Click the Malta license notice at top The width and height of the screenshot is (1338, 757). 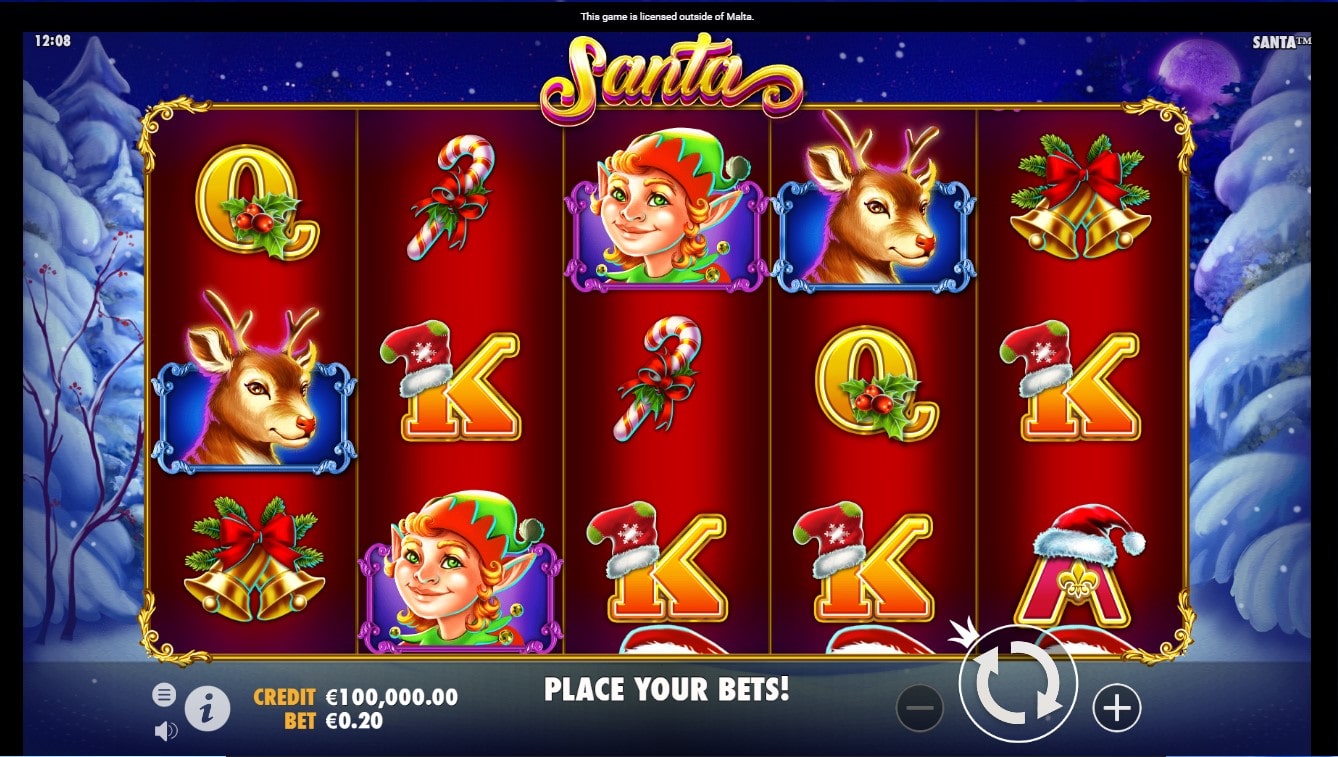point(669,15)
